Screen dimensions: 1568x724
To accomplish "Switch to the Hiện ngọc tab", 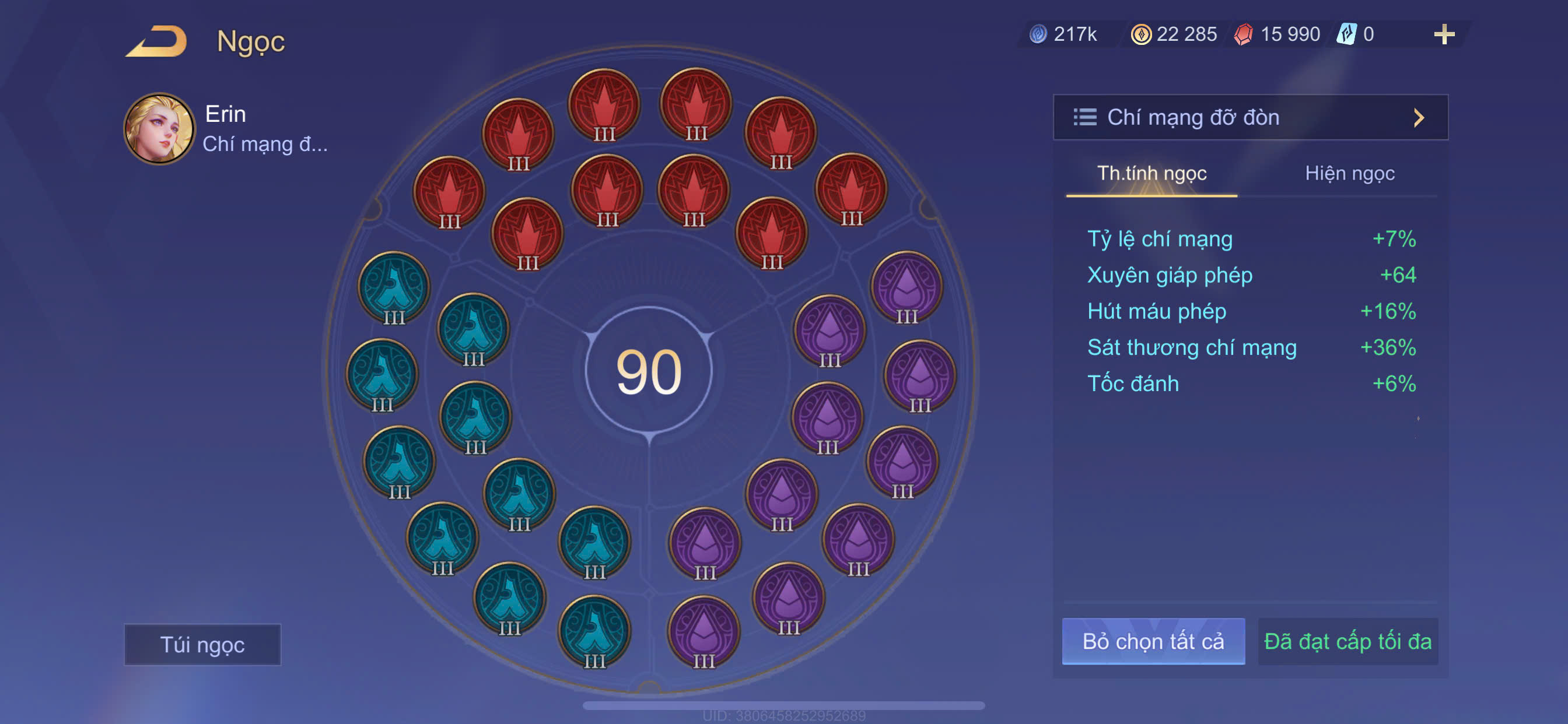I will [1349, 174].
